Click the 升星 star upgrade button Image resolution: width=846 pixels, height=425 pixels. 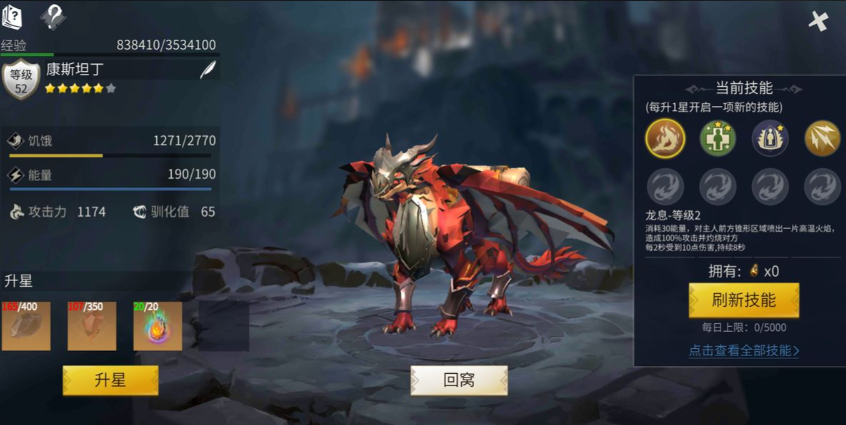(x=110, y=380)
